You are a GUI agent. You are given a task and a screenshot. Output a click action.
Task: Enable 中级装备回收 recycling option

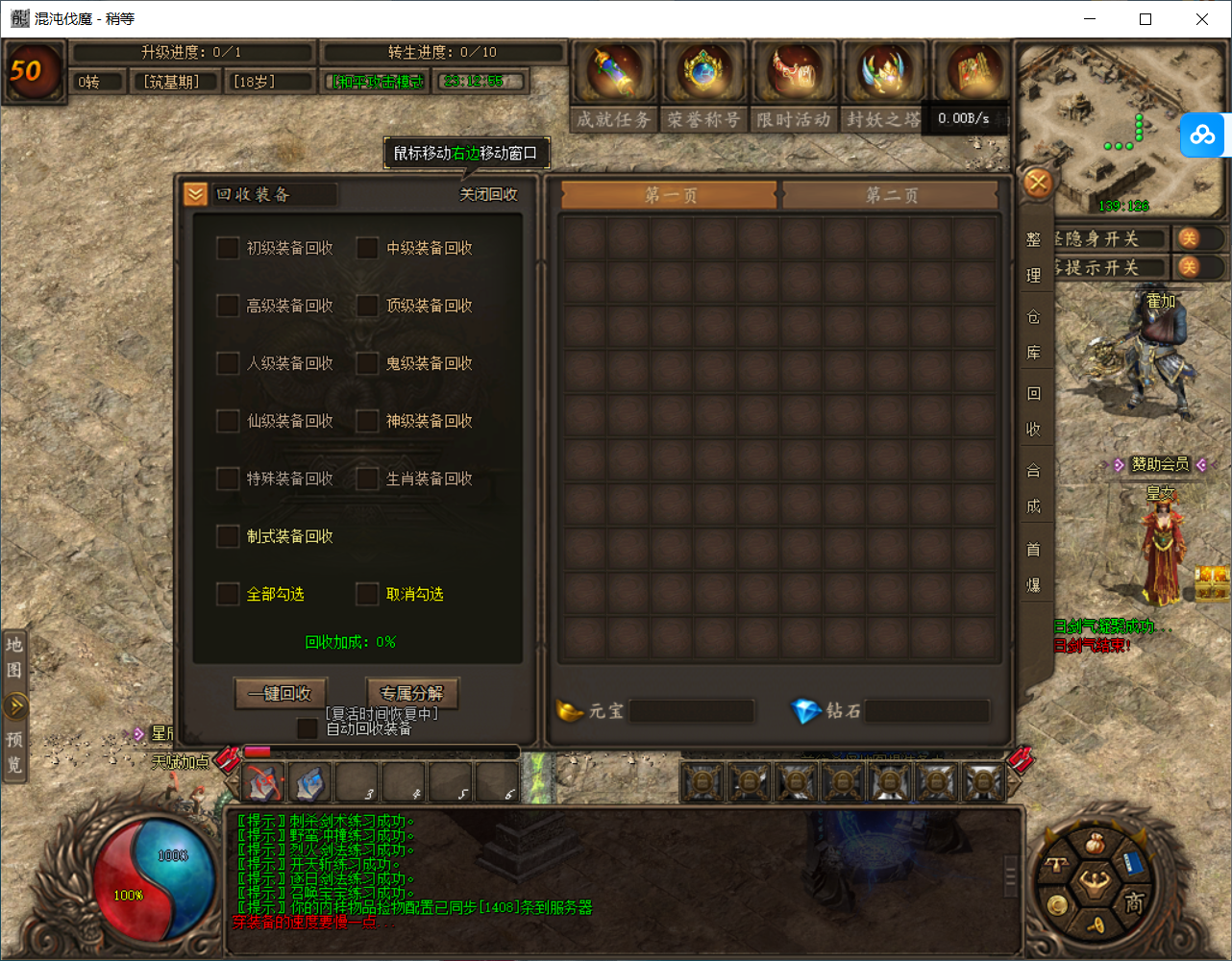click(367, 248)
